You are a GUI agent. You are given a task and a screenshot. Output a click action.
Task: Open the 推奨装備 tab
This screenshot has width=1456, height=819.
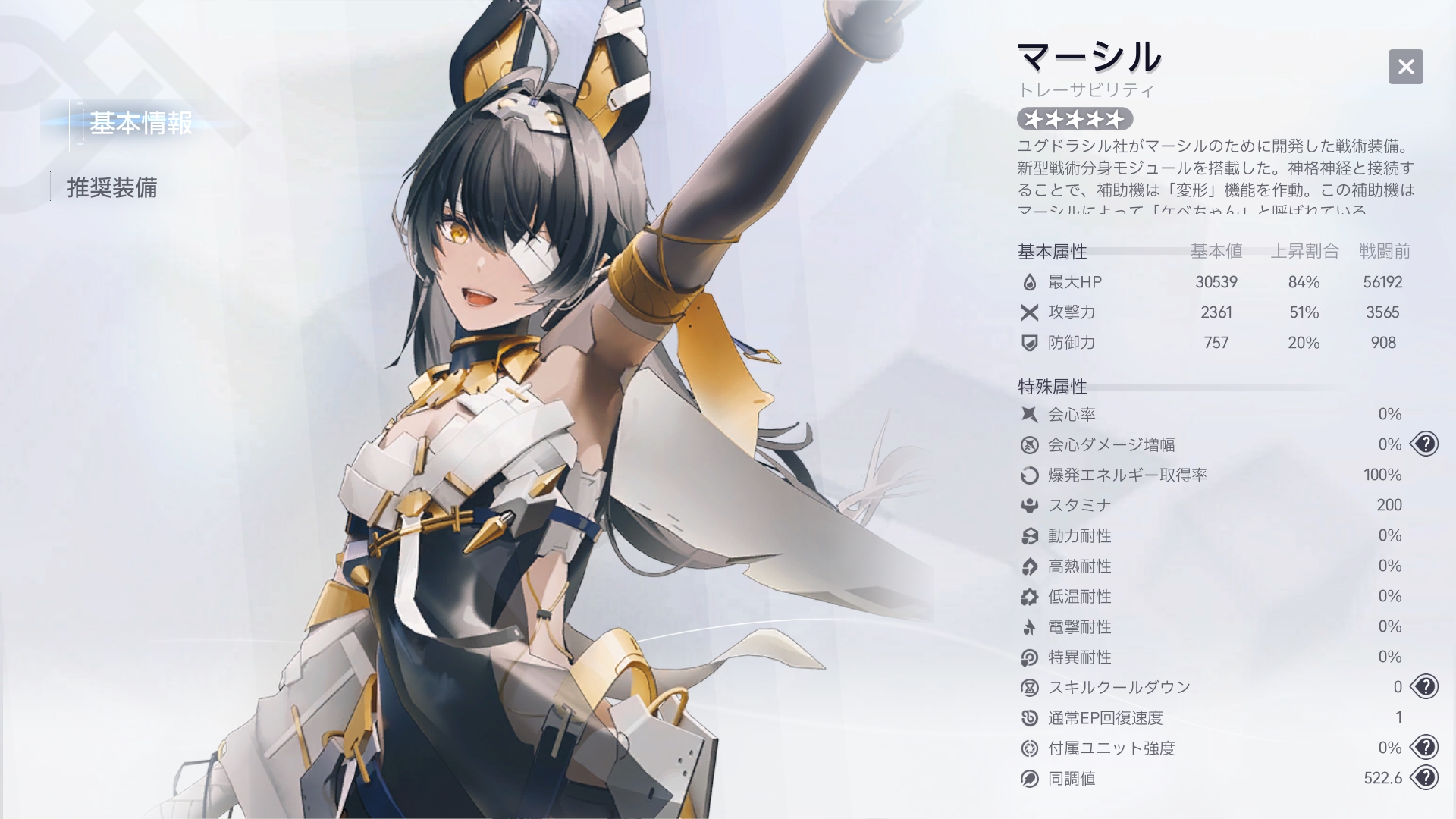pos(112,187)
